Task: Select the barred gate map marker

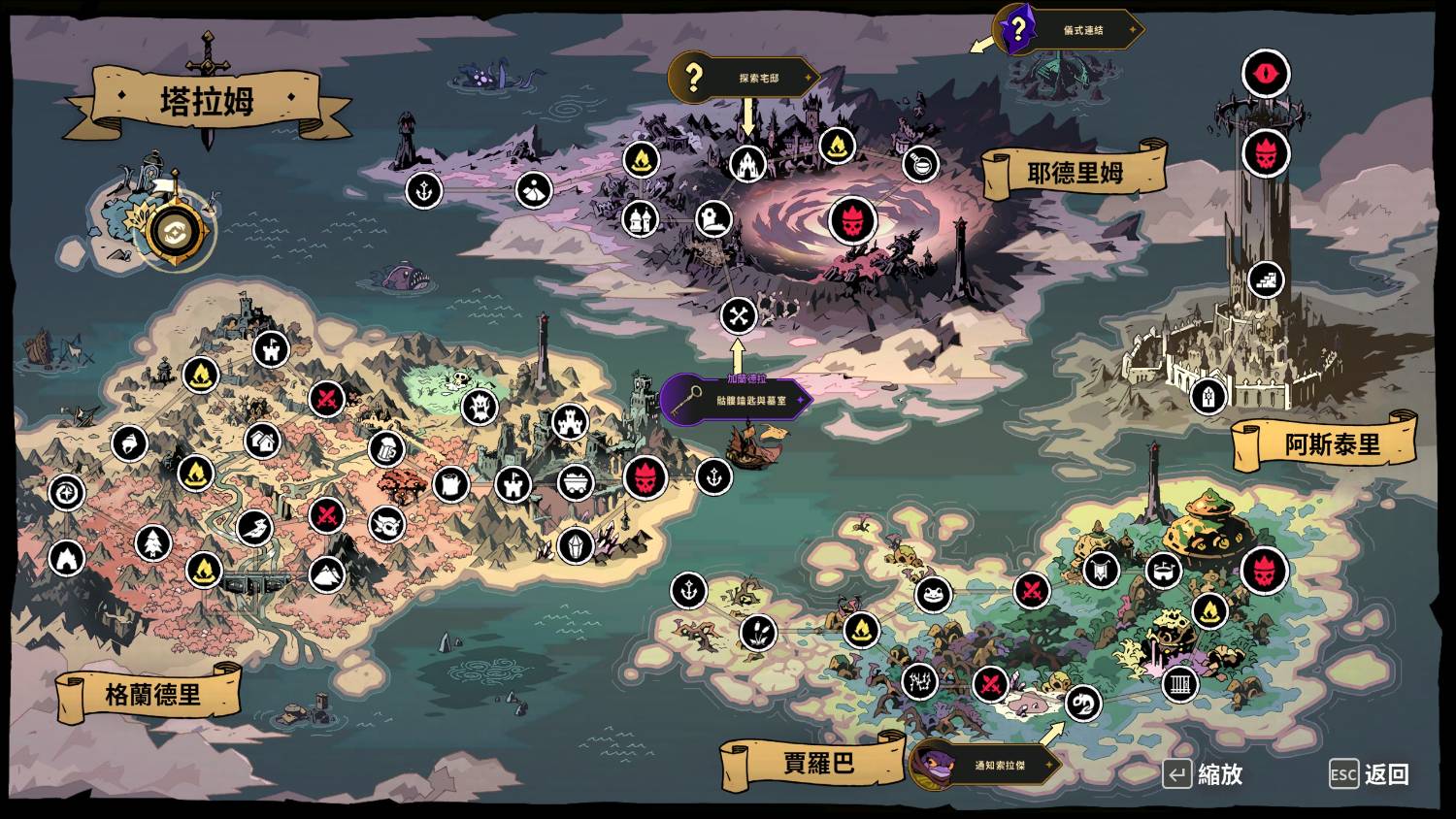Action: tap(1180, 684)
